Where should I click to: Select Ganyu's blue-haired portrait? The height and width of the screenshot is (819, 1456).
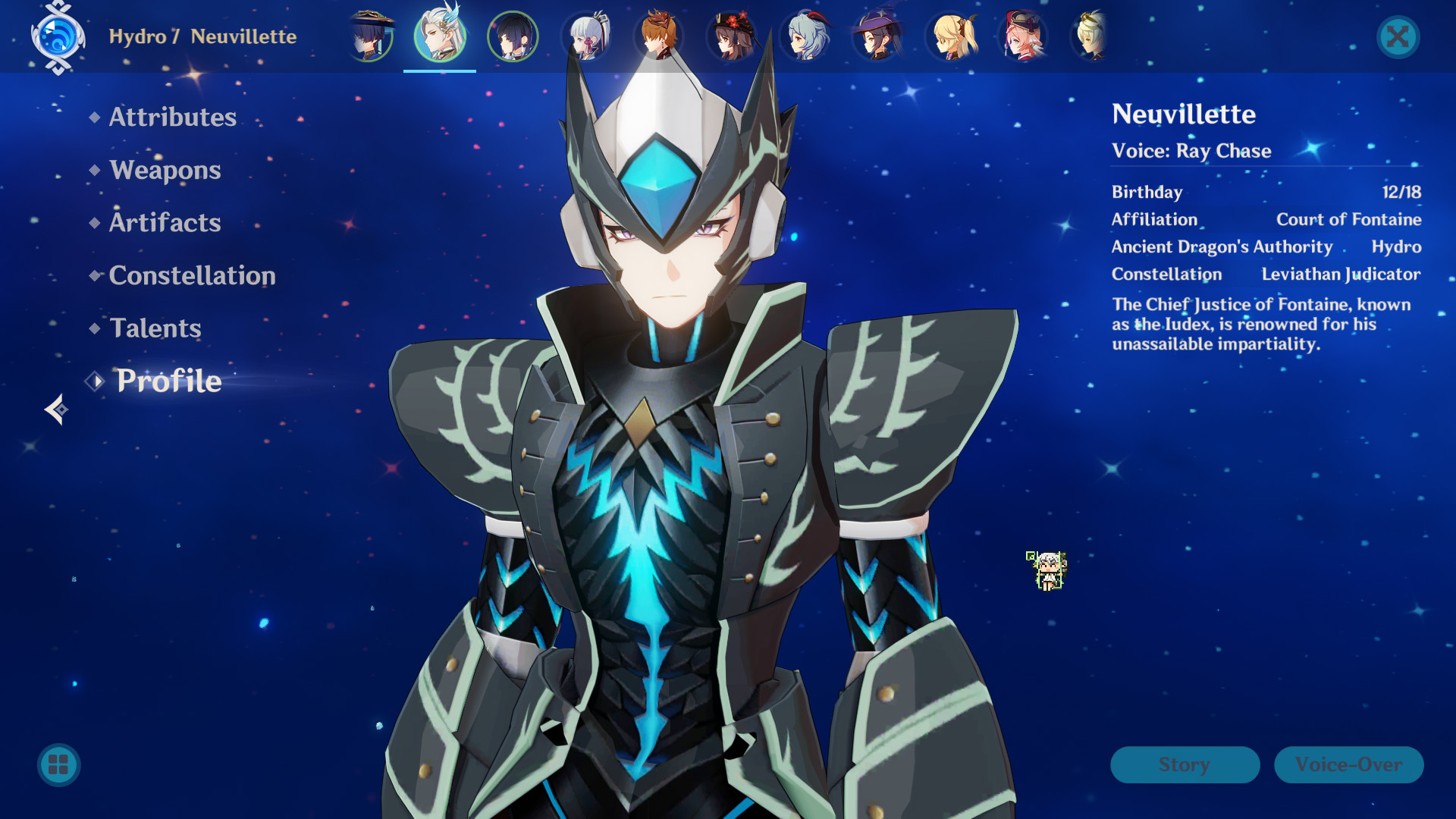(804, 36)
